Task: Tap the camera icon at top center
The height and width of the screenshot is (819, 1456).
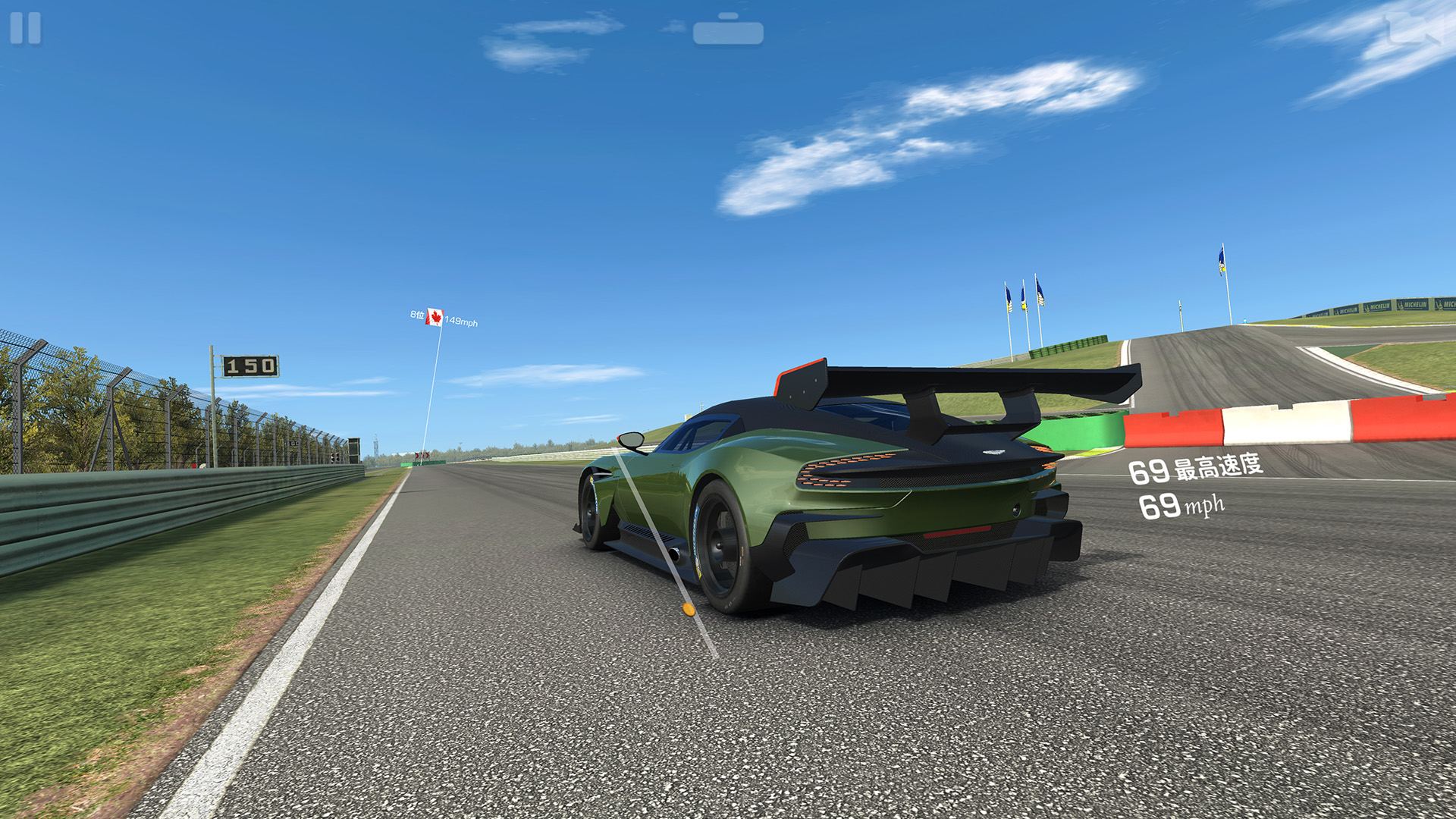Action: (728, 30)
